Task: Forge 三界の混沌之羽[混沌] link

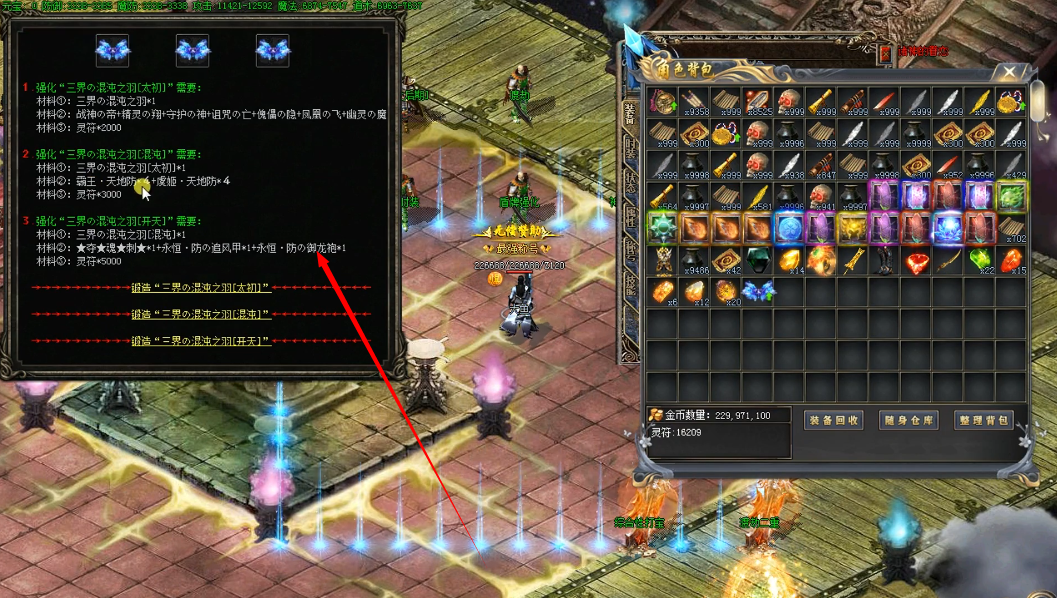Action: 201,314
